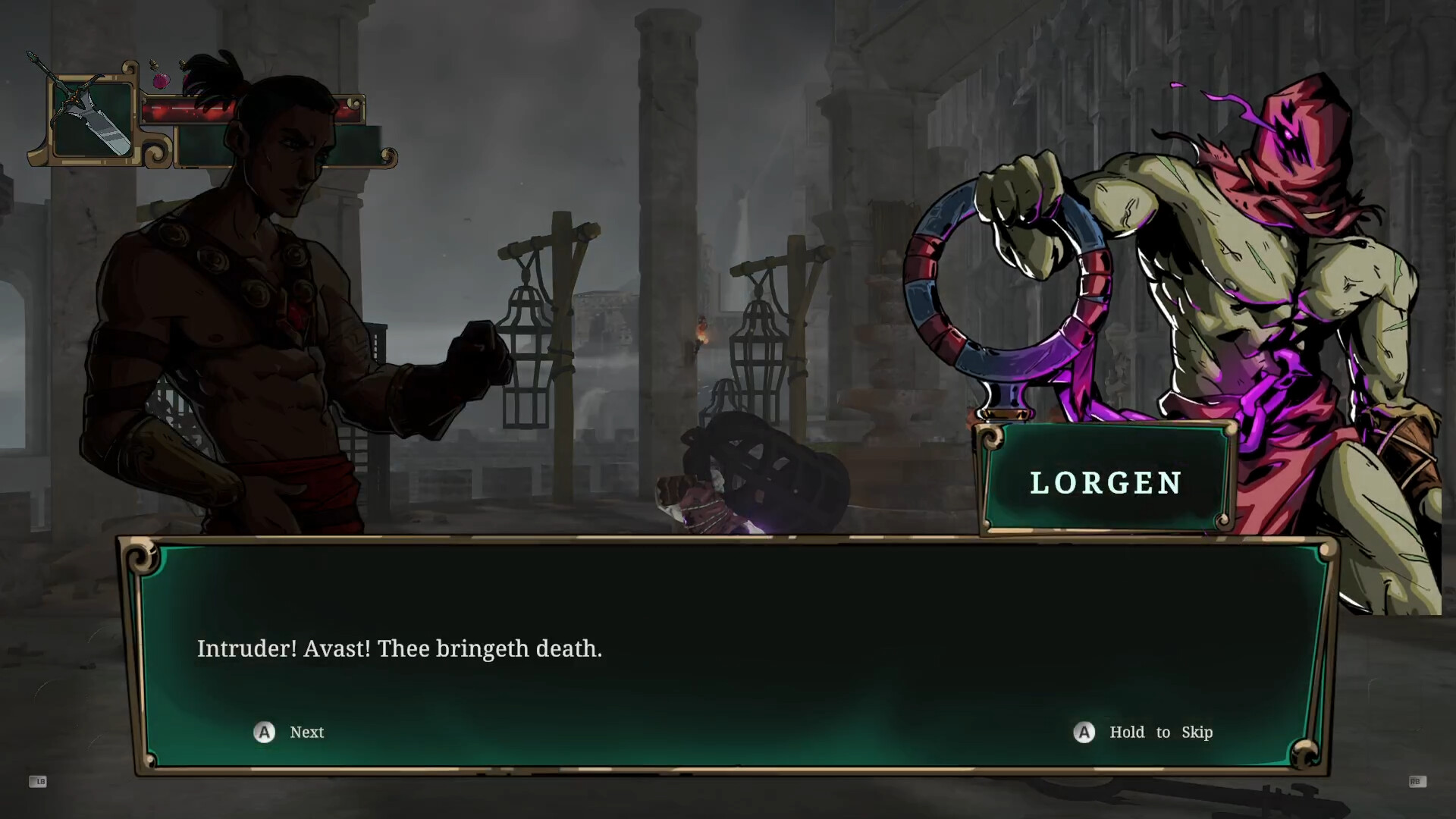
Task: Click the dialogue line 'Intruder! Avast! Thee bringeth death.'
Action: (x=400, y=649)
